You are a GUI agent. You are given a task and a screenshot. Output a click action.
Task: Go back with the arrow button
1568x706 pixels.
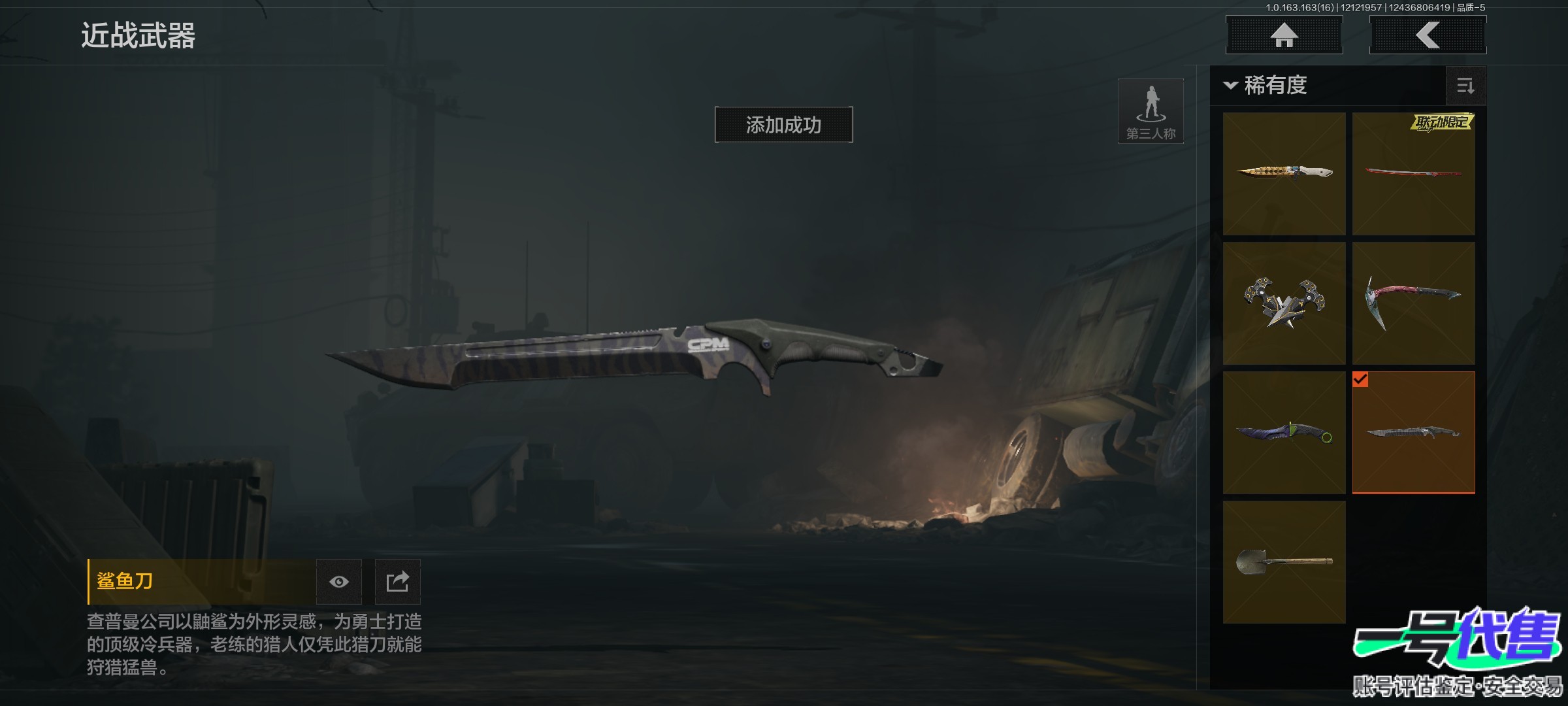tap(1428, 35)
